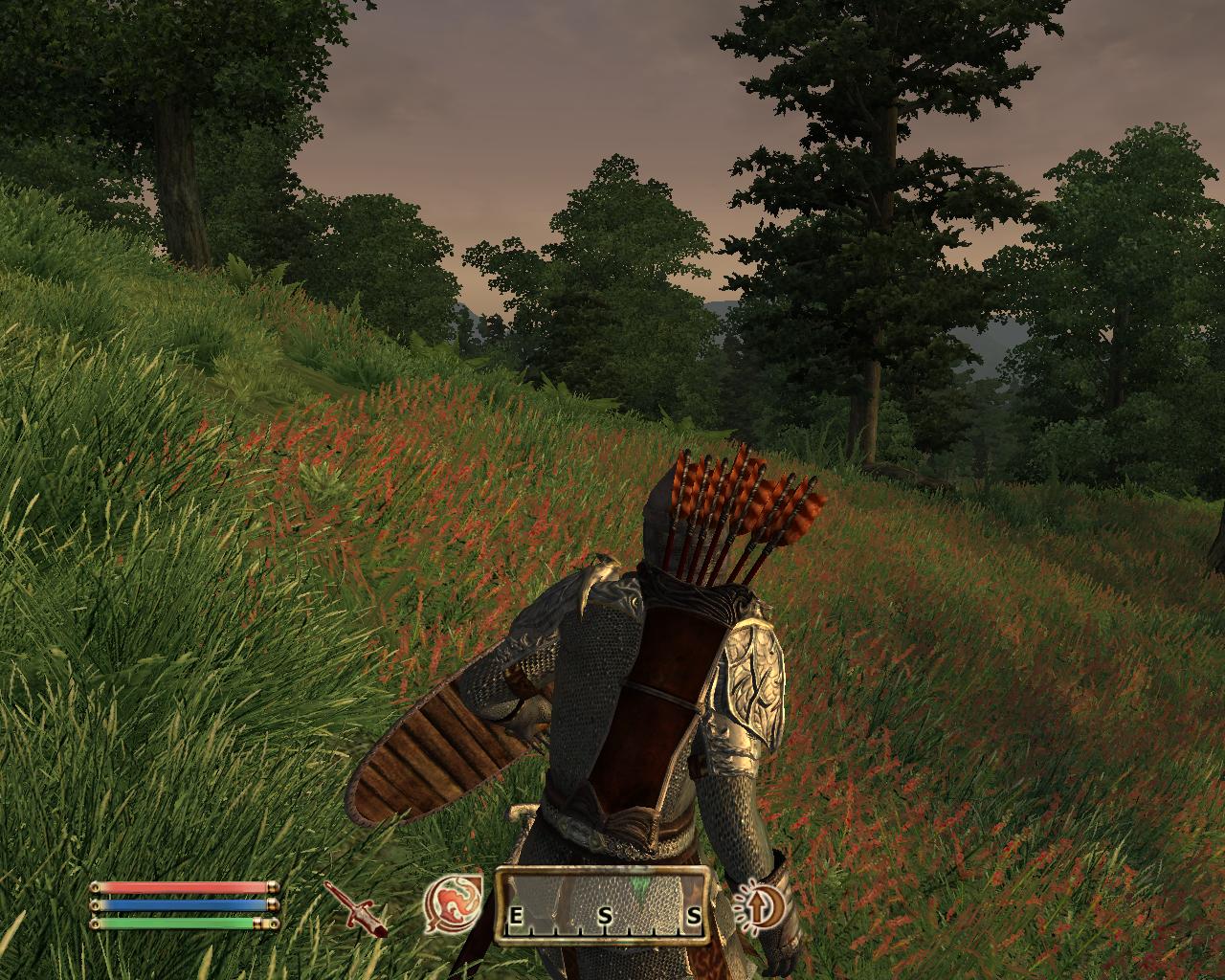1225x980 pixels.
Task: Click the arrow-and-sun active effect icon
Action: (x=759, y=903)
